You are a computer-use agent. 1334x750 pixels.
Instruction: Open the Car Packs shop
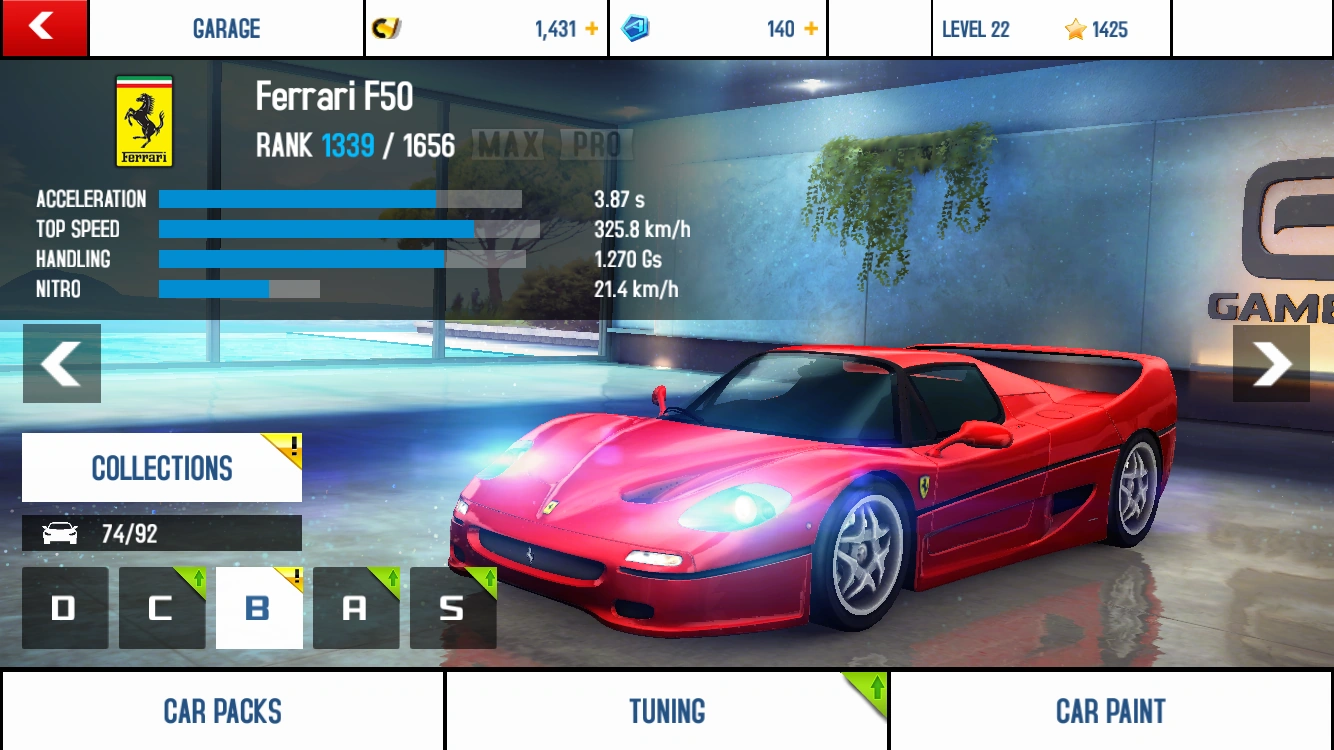[222, 711]
